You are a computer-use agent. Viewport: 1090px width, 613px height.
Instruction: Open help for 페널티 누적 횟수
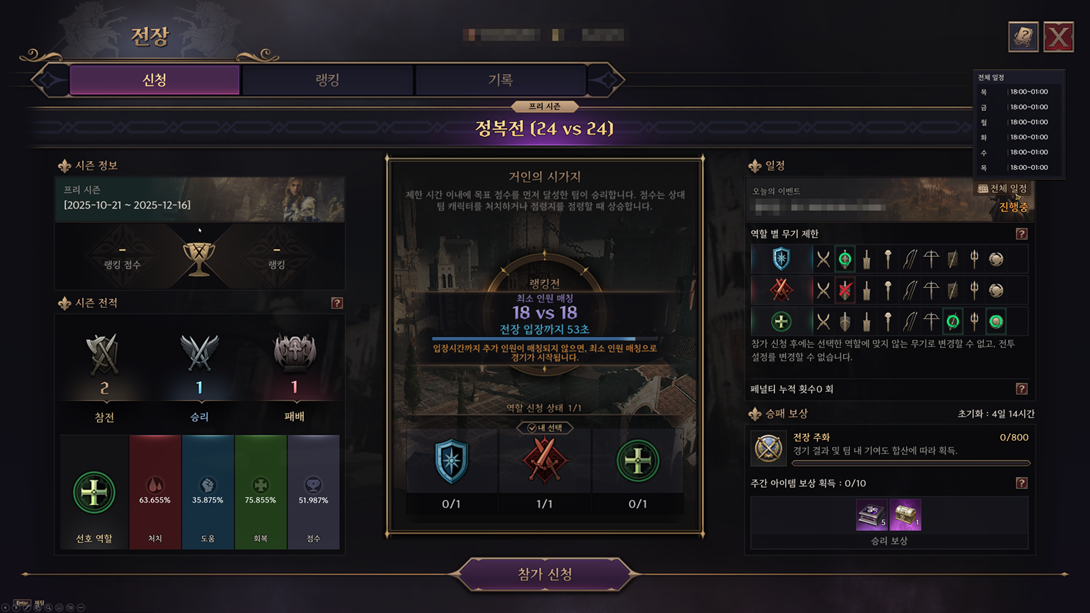tap(1021, 389)
